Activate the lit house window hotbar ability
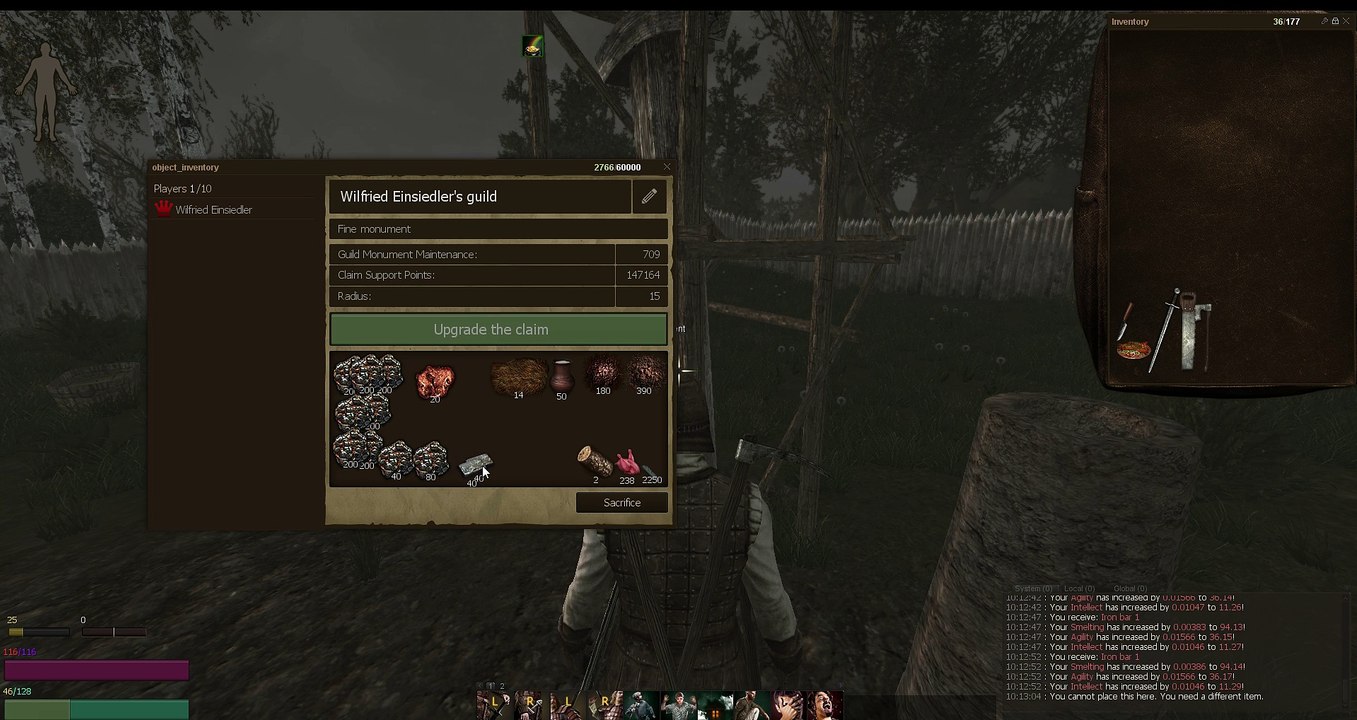1357x720 pixels. point(714,707)
